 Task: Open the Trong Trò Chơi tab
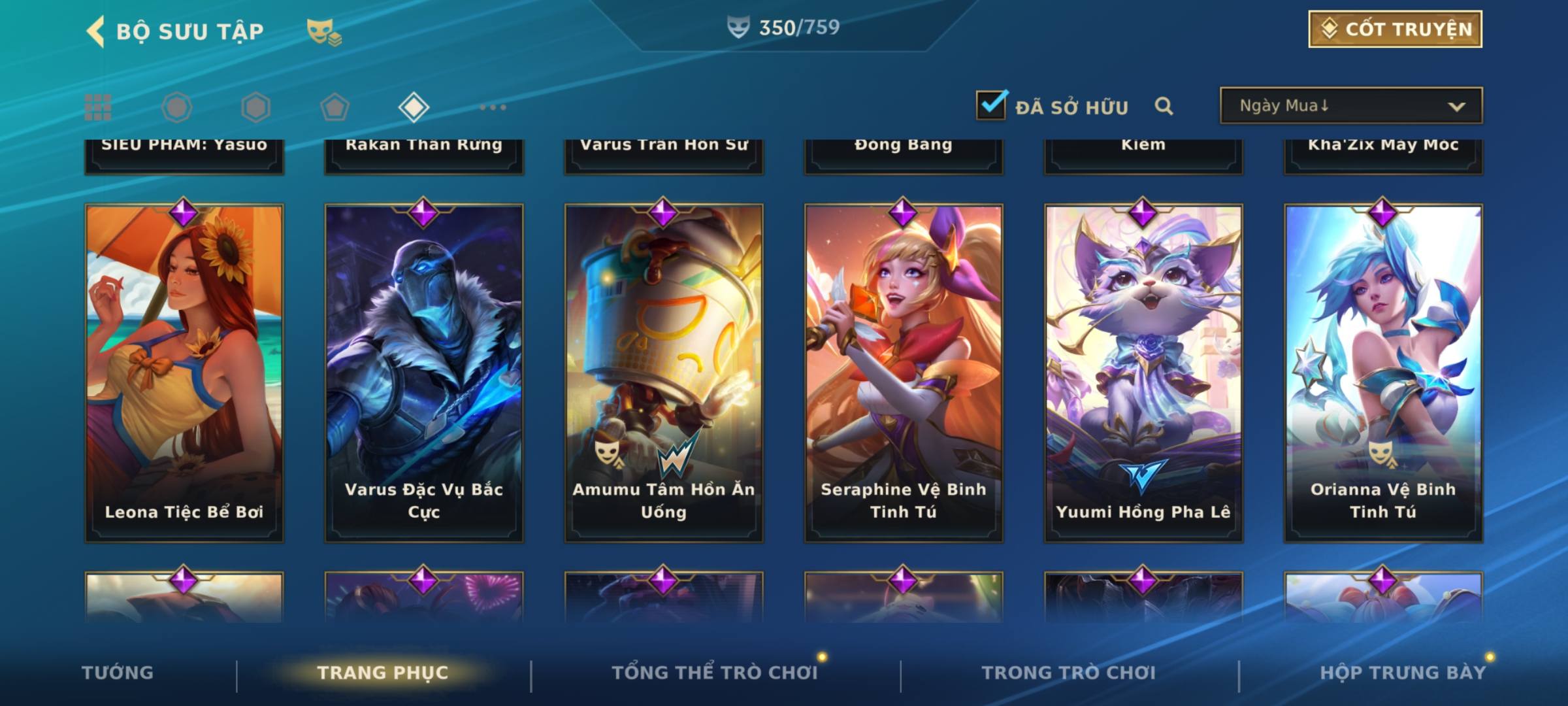click(1069, 673)
